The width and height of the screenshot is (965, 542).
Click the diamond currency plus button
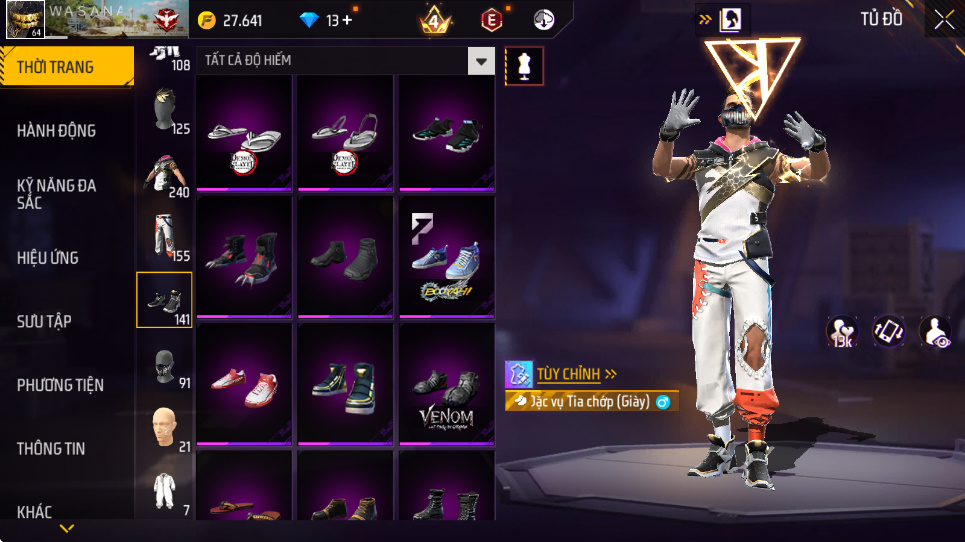tap(347, 20)
